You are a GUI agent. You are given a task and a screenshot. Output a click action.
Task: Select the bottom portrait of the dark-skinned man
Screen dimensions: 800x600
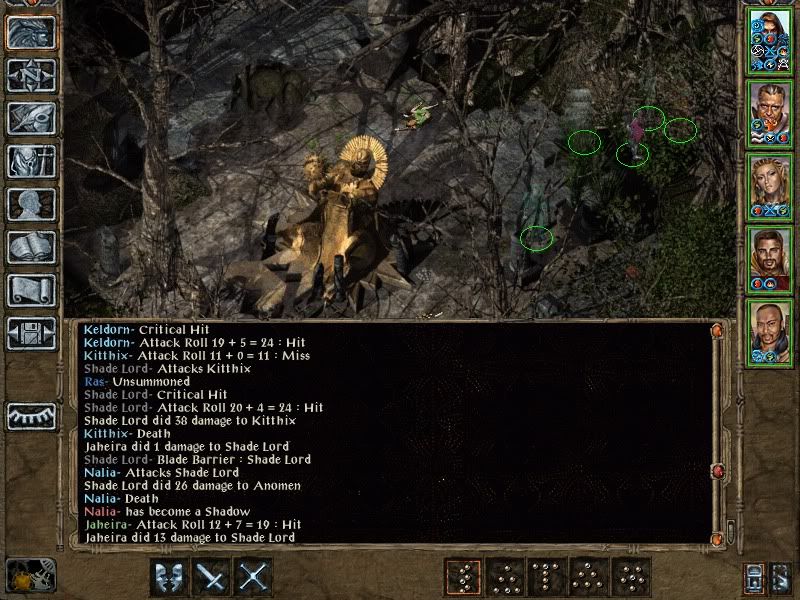click(770, 332)
